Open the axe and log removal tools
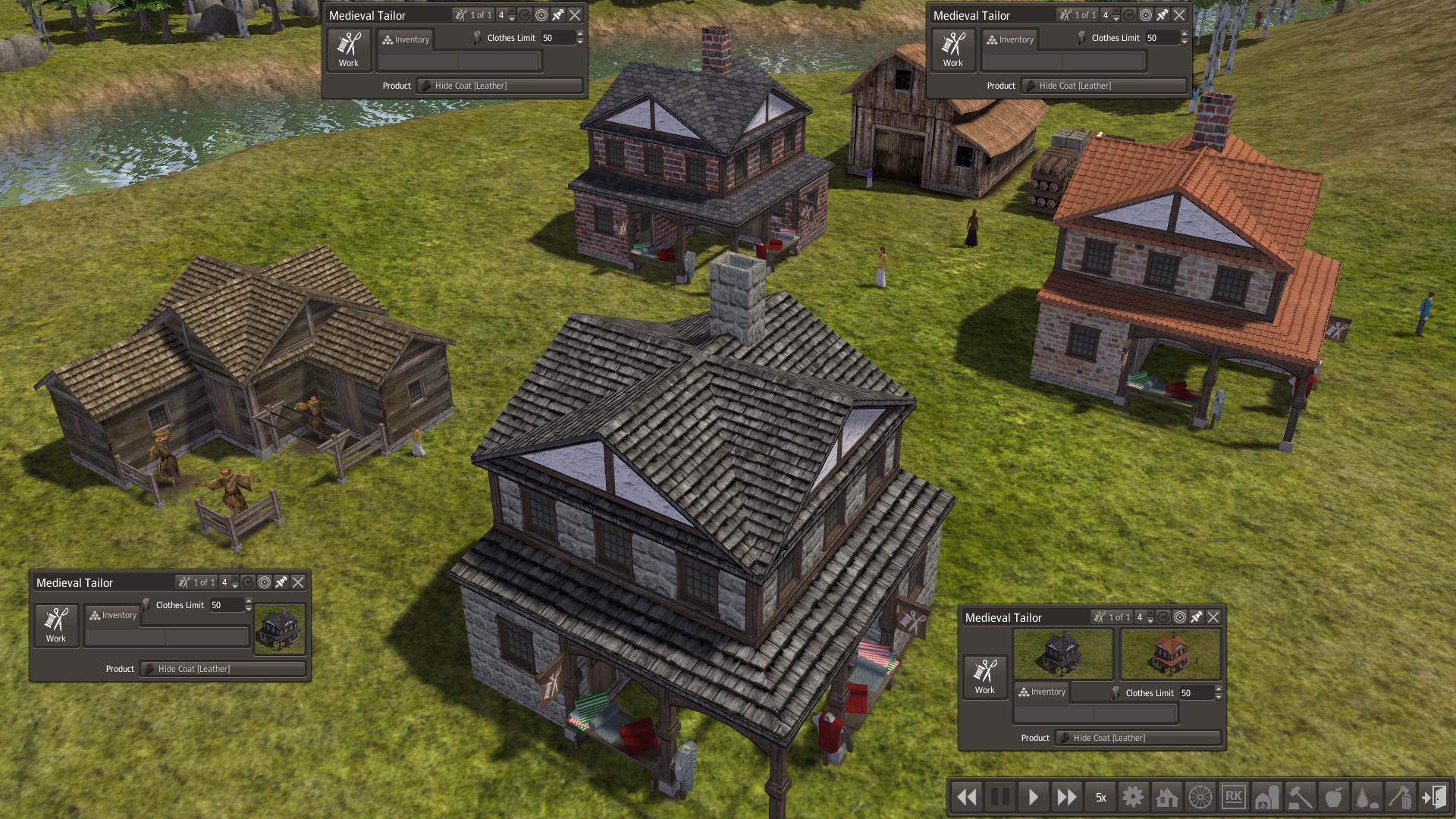1456x819 pixels. [x=1400, y=797]
